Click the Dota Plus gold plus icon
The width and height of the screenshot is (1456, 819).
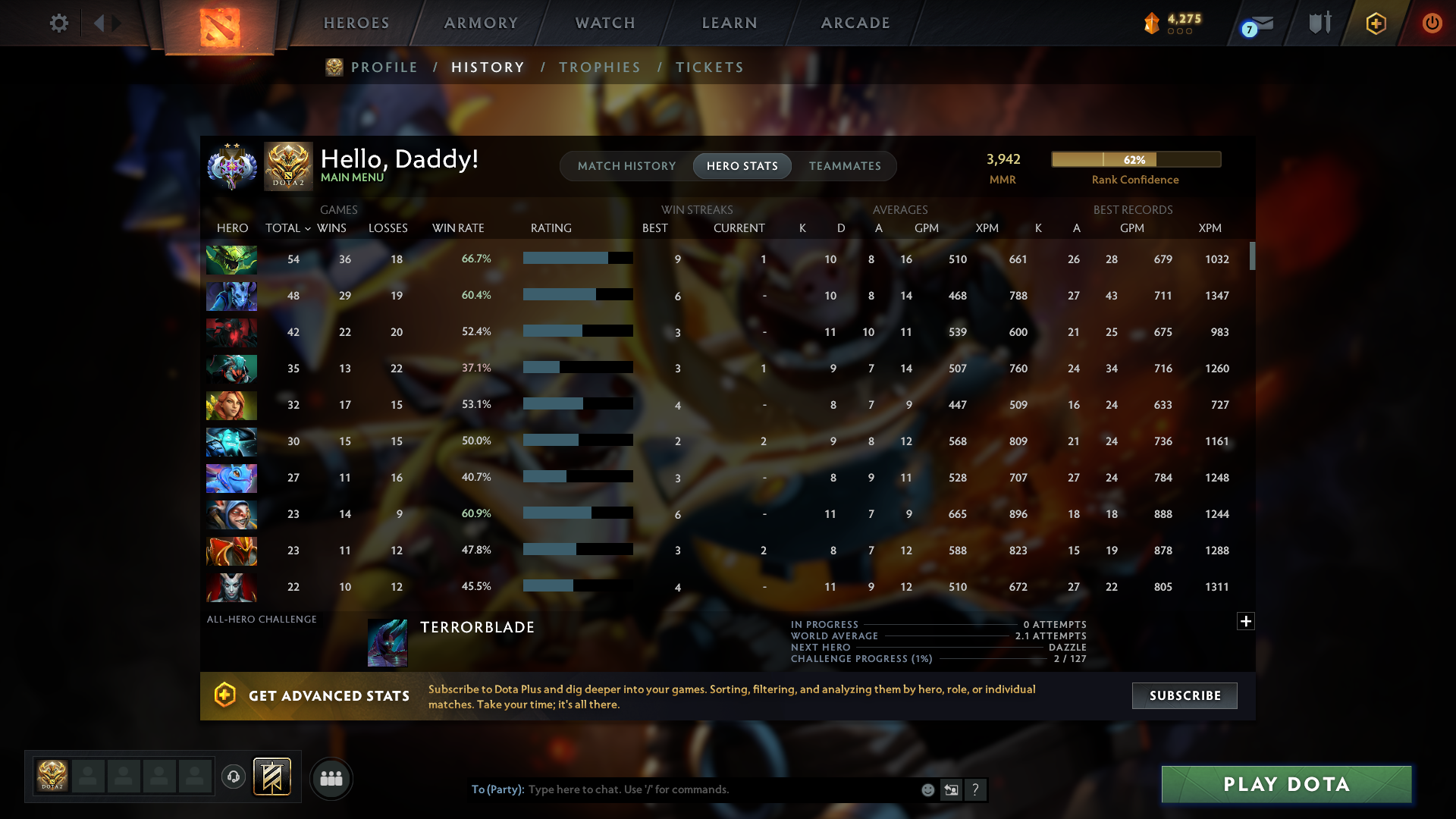point(1376,23)
